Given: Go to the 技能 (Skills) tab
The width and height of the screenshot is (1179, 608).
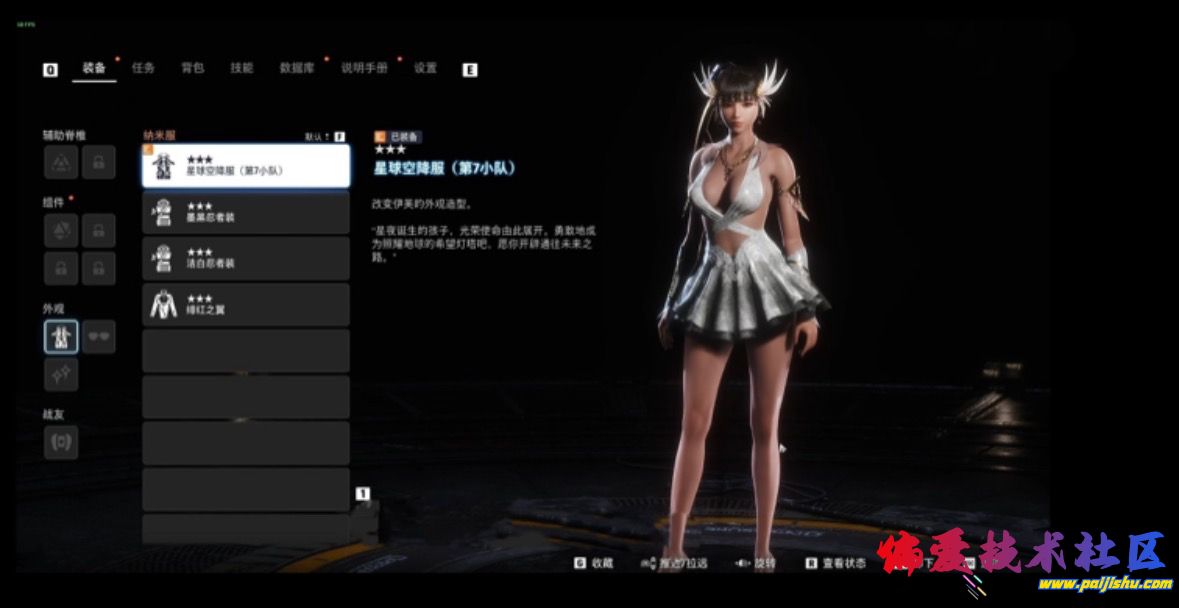Looking at the screenshot, I should click(242, 68).
